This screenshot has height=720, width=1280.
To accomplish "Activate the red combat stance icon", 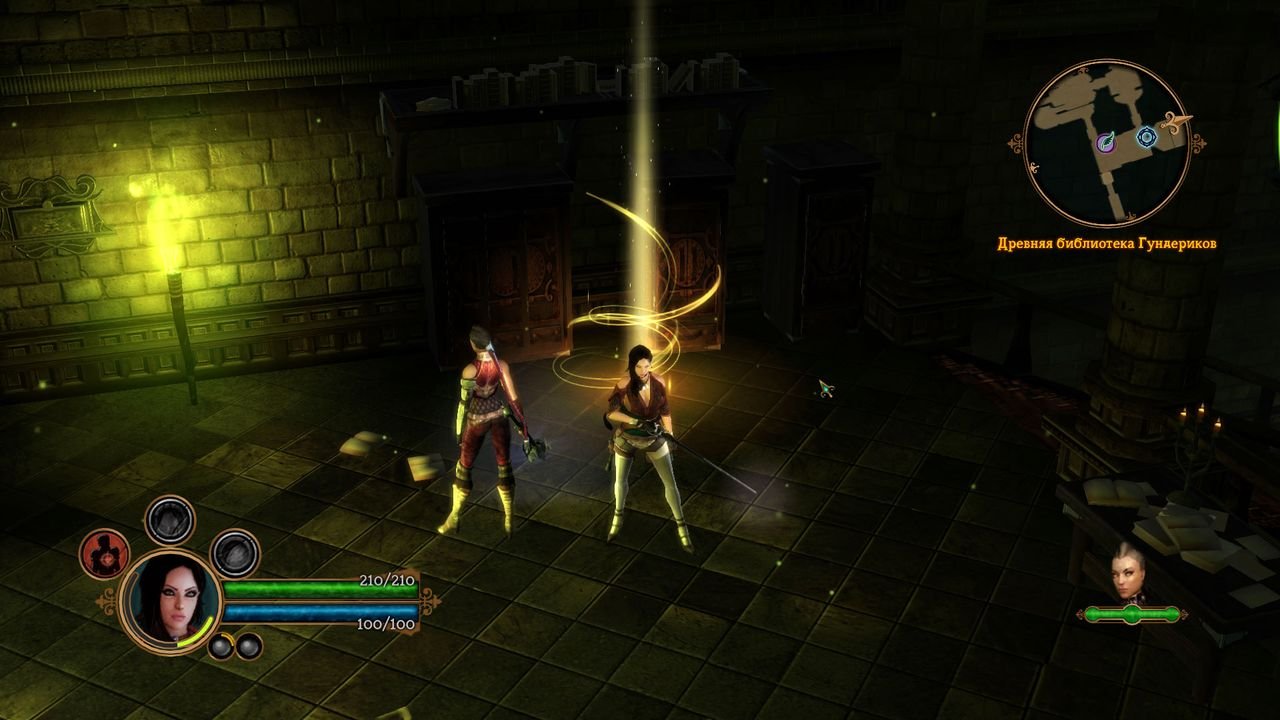I will [x=104, y=553].
